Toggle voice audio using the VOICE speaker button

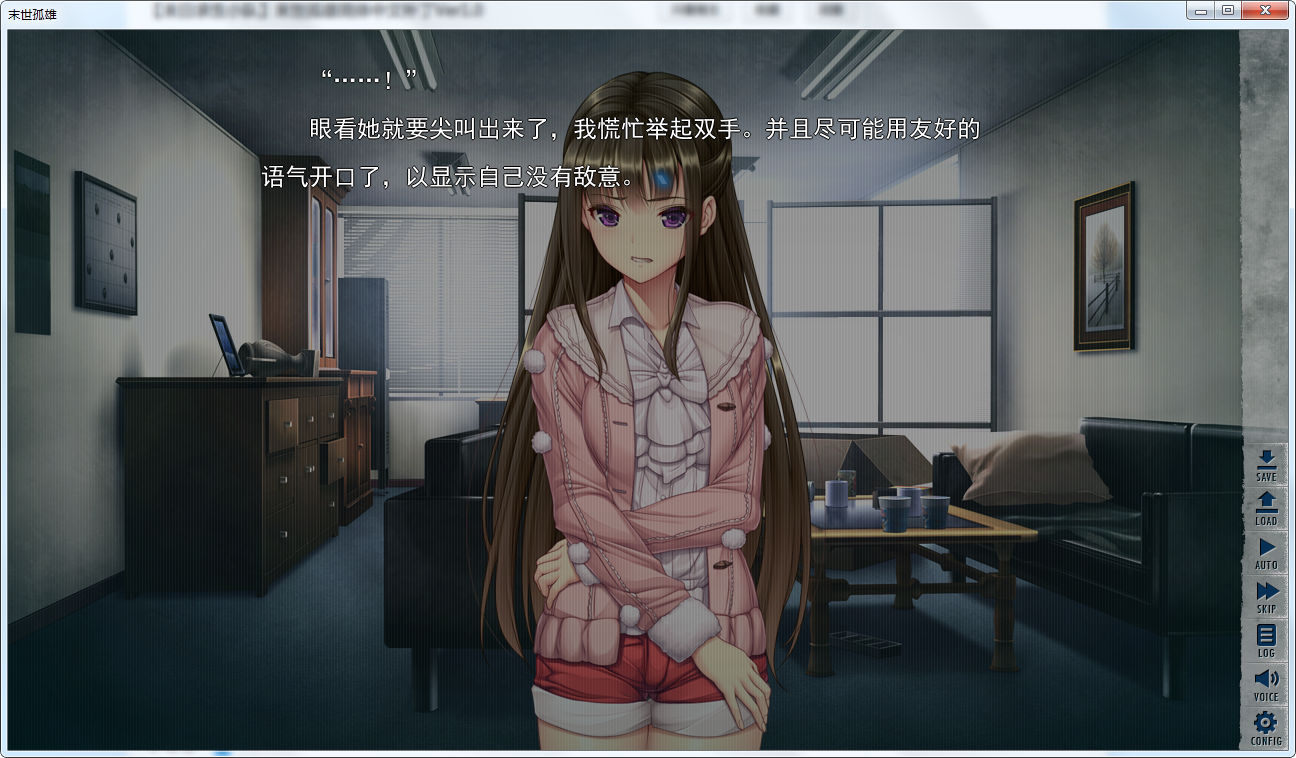[x=1266, y=682]
